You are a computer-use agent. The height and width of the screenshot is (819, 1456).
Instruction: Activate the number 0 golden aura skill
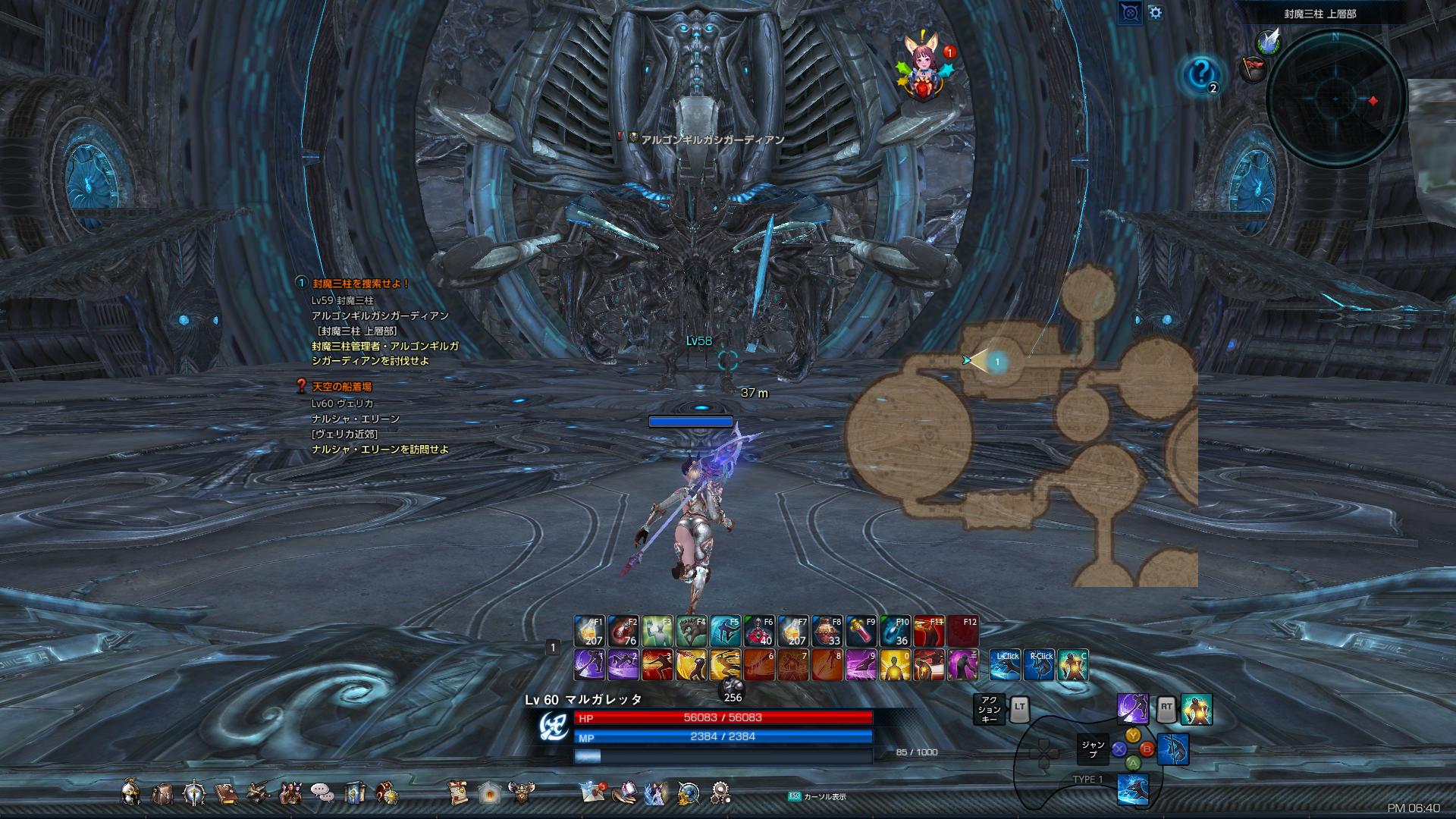[x=895, y=664]
